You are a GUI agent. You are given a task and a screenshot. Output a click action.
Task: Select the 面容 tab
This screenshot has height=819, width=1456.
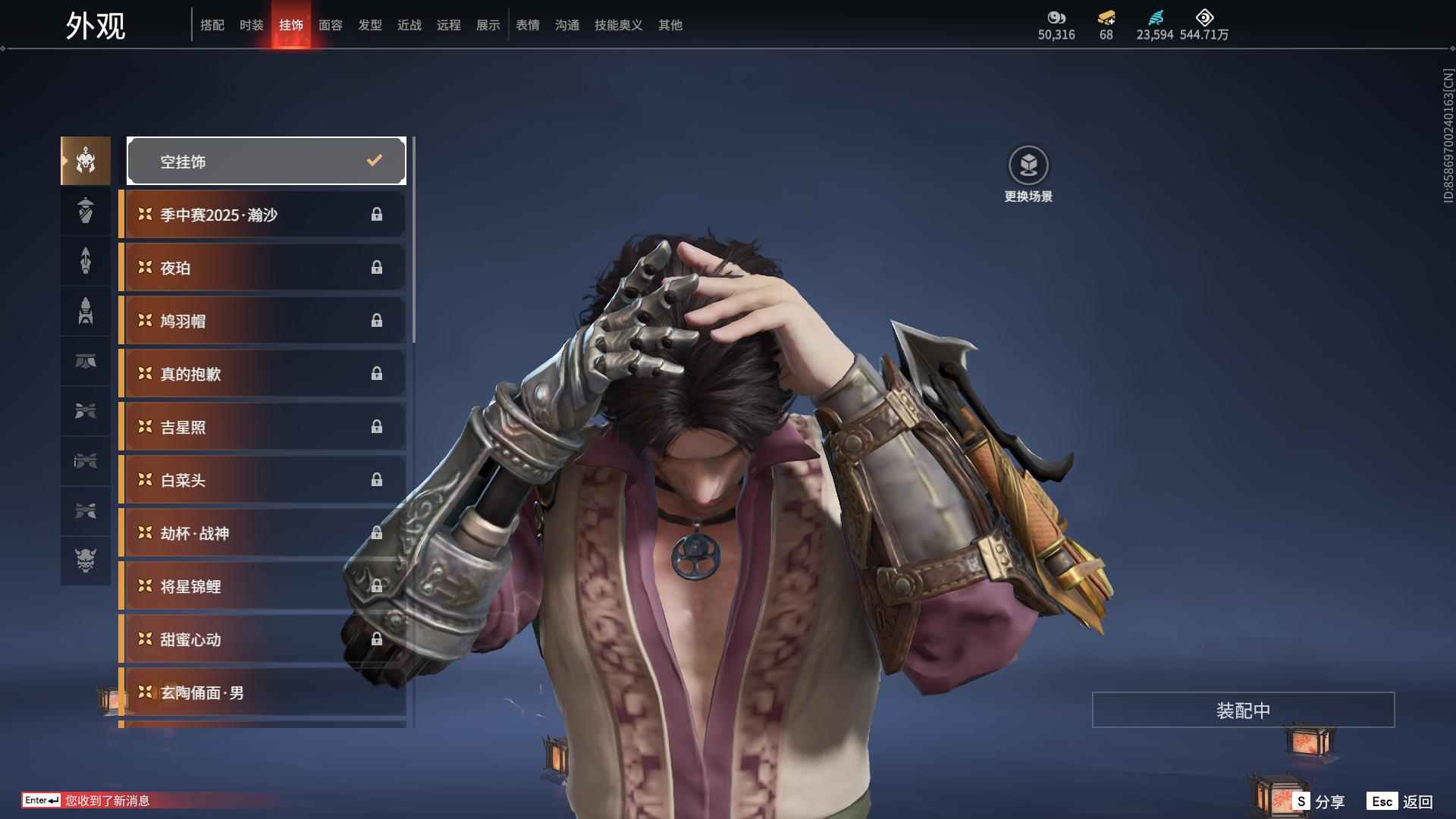point(330,25)
